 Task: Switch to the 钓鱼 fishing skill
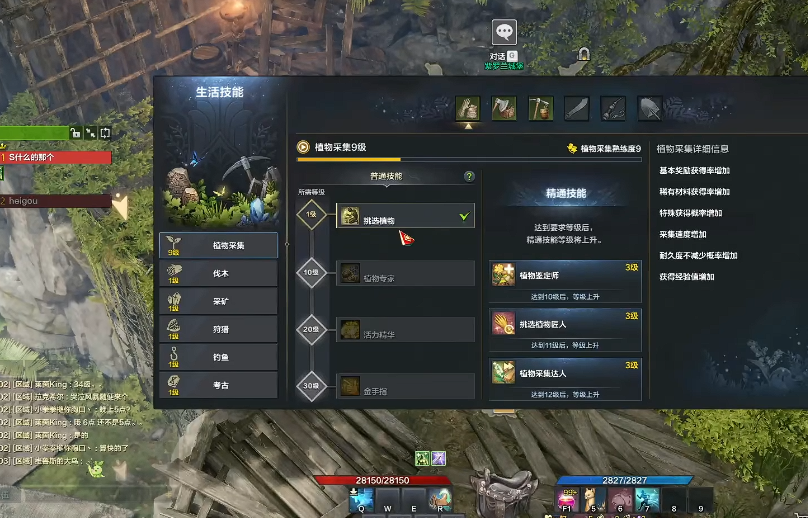(218, 355)
